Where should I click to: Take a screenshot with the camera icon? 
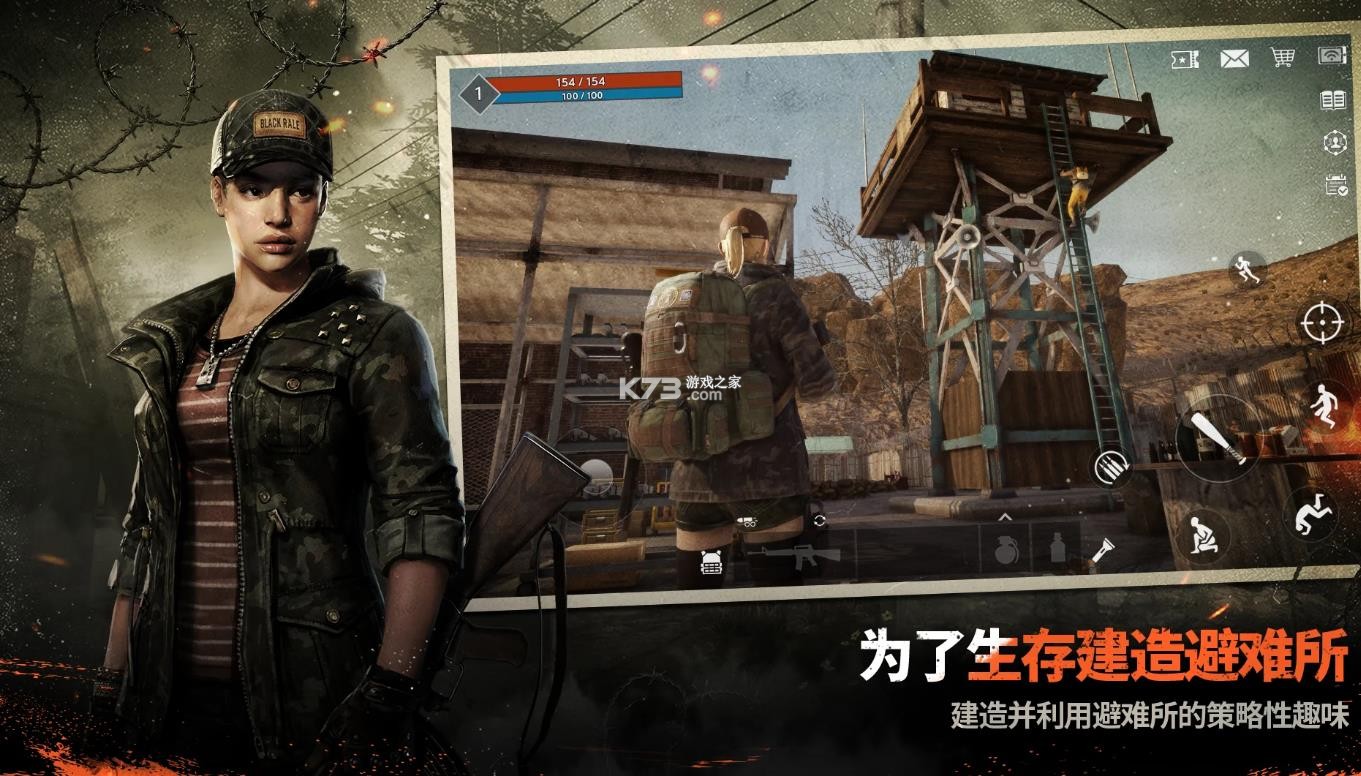click(x=1331, y=57)
